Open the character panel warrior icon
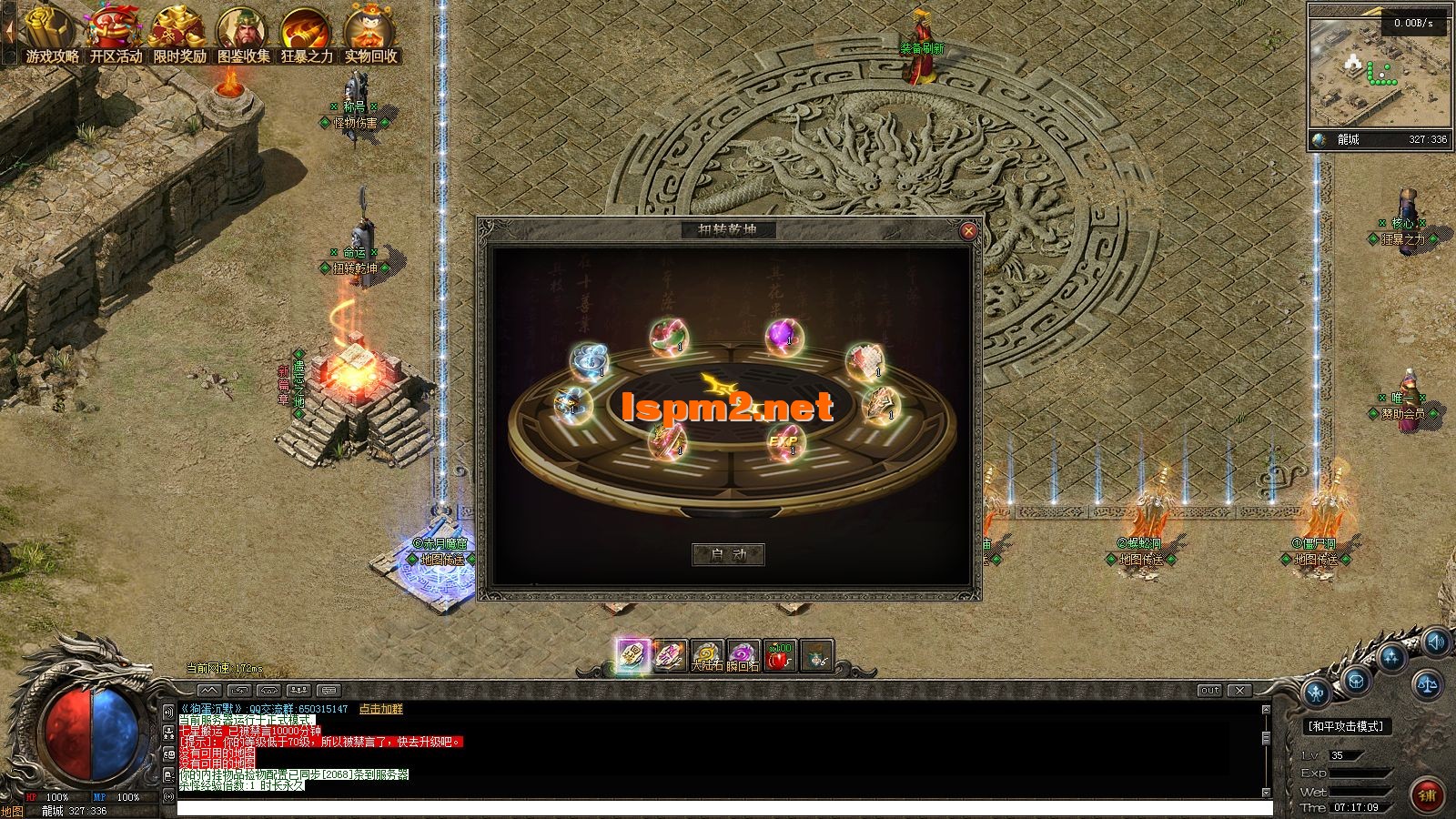This screenshot has width=1456, height=819. [1317, 694]
